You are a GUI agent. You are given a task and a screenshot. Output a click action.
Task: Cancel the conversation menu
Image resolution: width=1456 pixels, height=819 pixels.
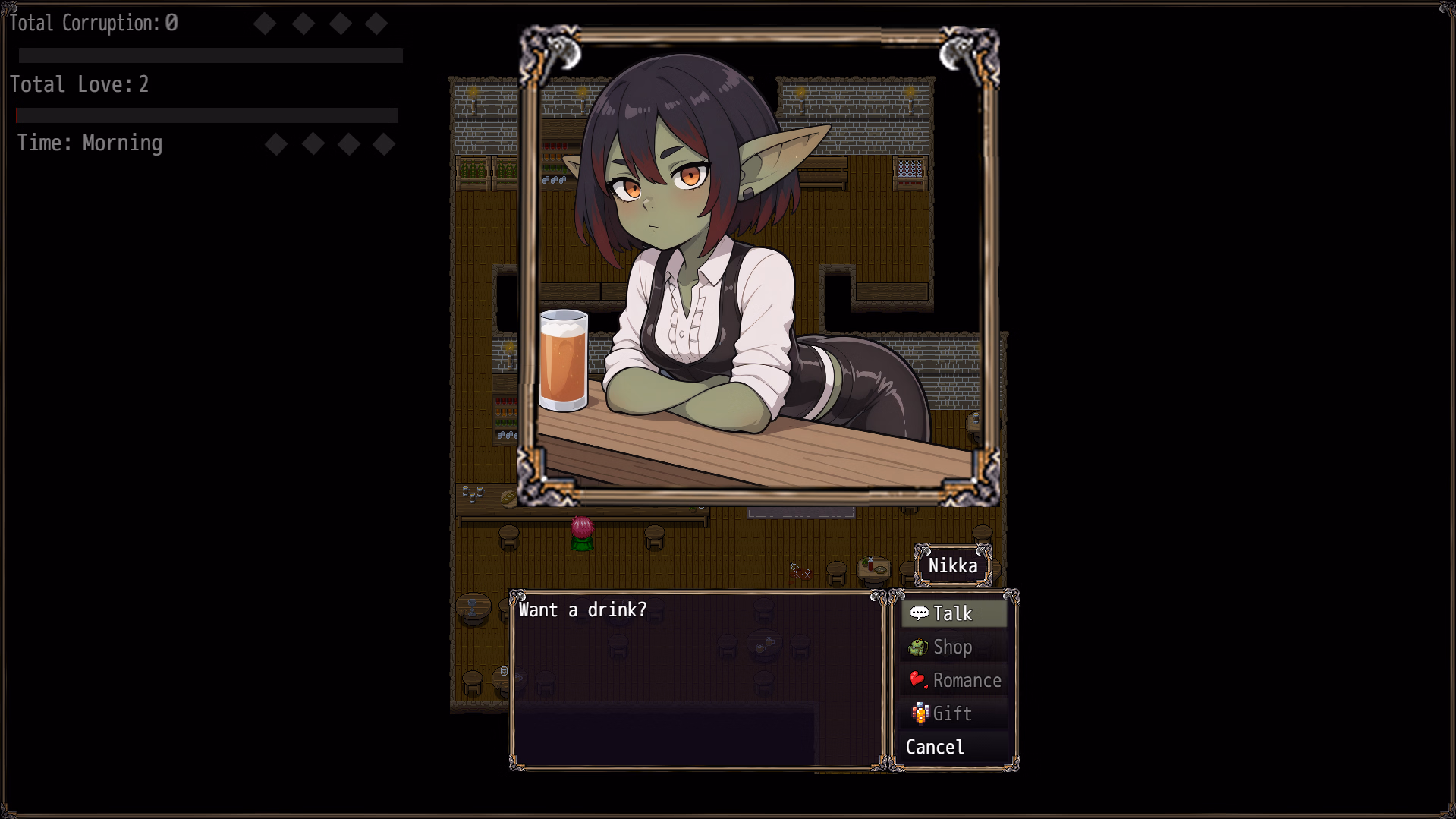tap(936, 747)
